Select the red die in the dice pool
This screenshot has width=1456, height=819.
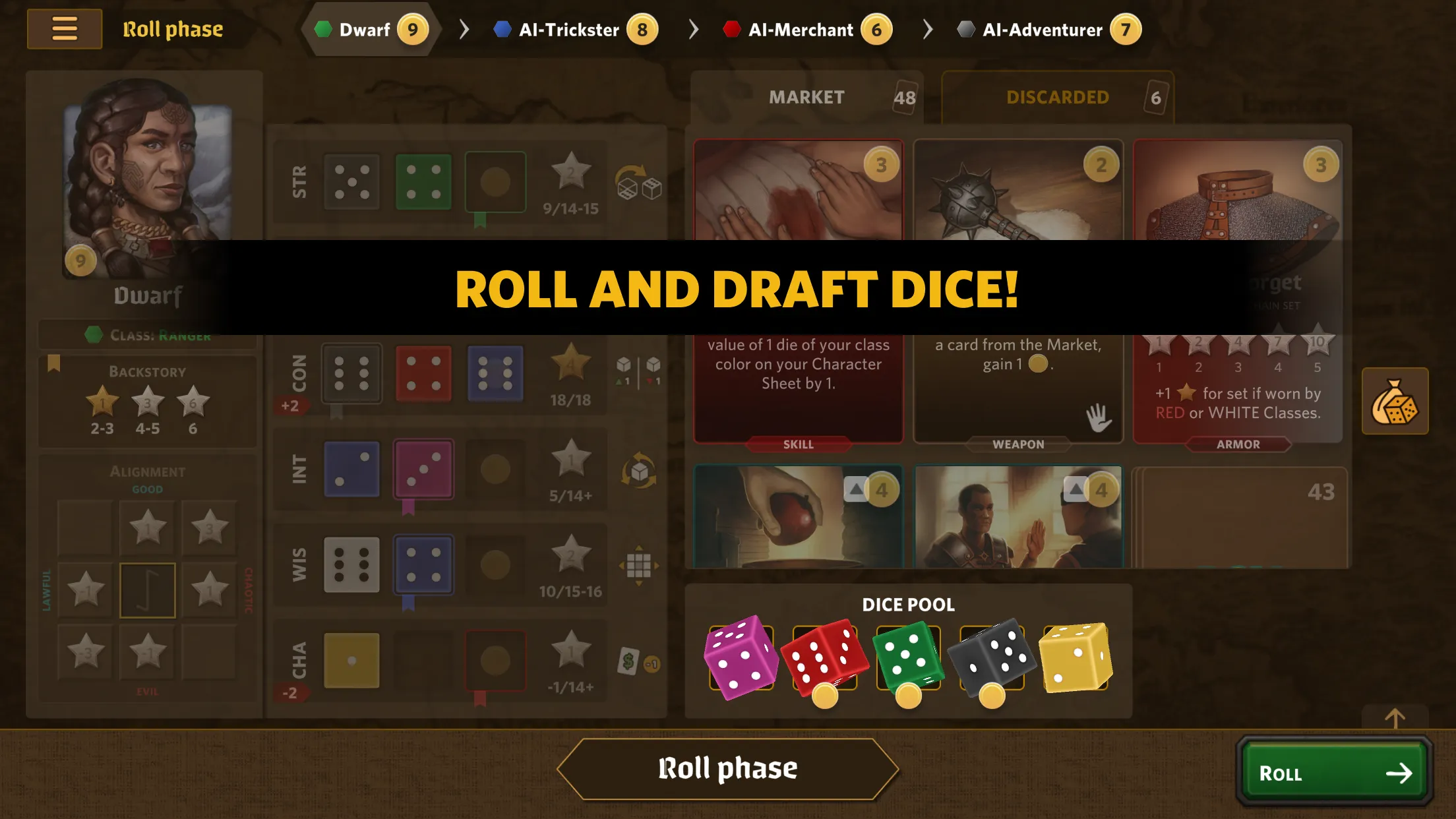click(x=824, y=657)
